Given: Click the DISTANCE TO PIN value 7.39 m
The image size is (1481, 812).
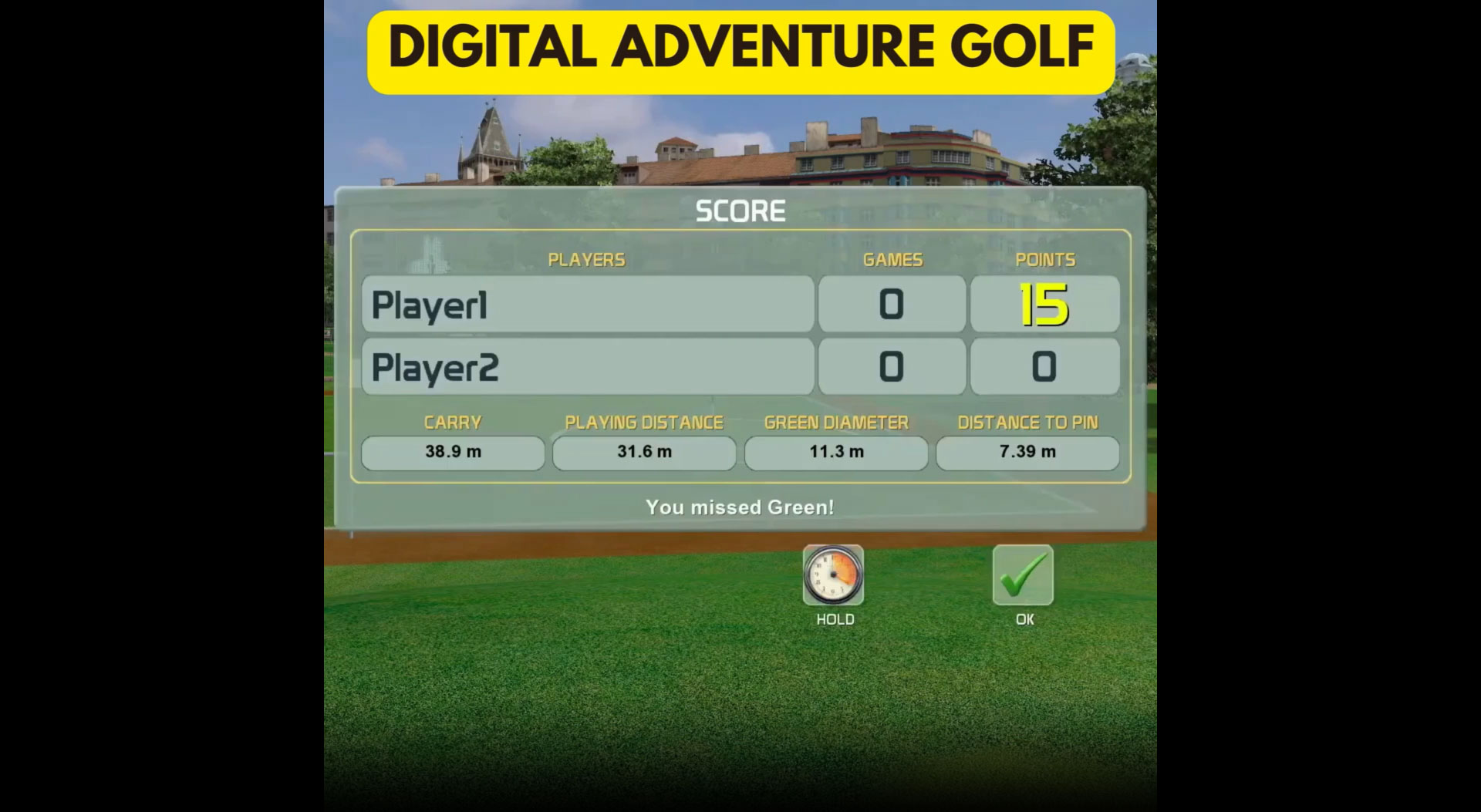Looking at the screenshot, I should [x=1027, y=453].
